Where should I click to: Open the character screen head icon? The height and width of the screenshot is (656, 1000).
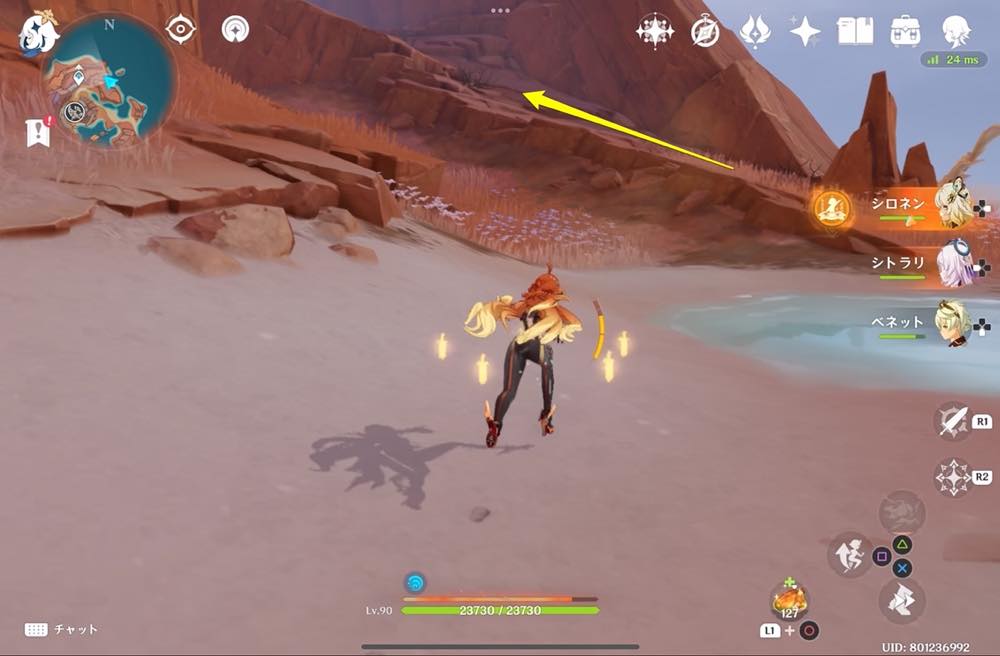pyautogui.click(x=956, y=30)
